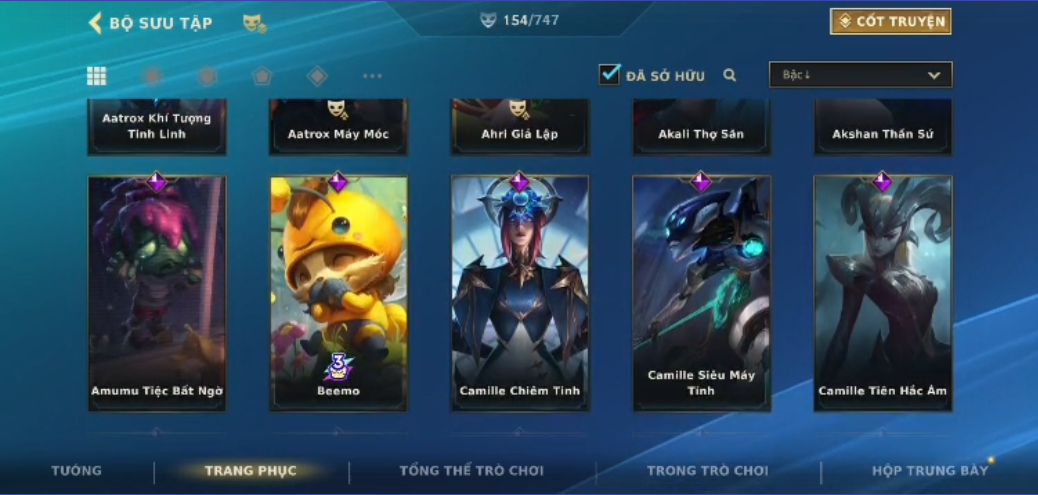Go back from Bộ Sưu Tập

point(96,22)
